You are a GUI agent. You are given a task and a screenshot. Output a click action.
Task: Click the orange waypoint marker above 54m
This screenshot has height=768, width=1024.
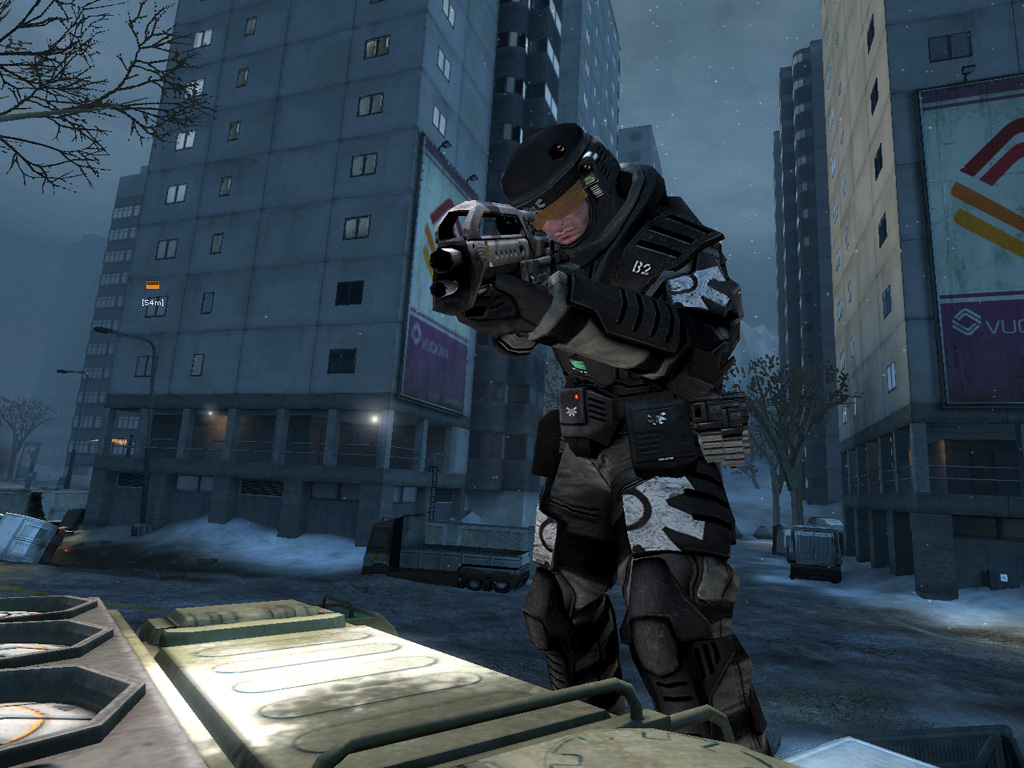point(153,286)
